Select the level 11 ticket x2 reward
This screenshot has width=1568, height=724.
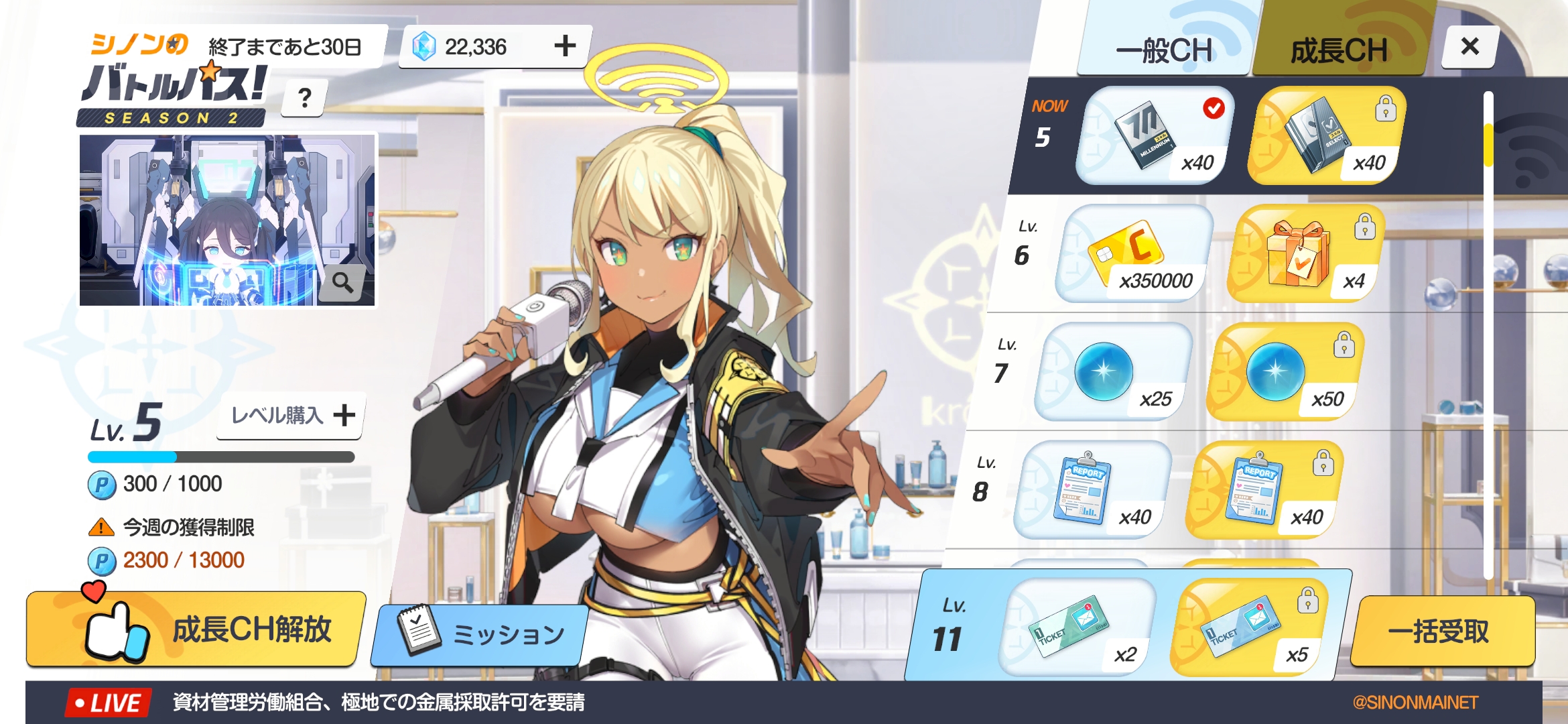point(1078,627)
